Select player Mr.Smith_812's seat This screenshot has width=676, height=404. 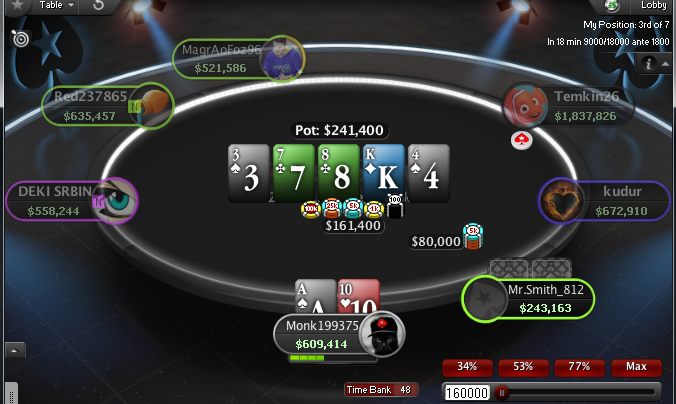point(529,298)
